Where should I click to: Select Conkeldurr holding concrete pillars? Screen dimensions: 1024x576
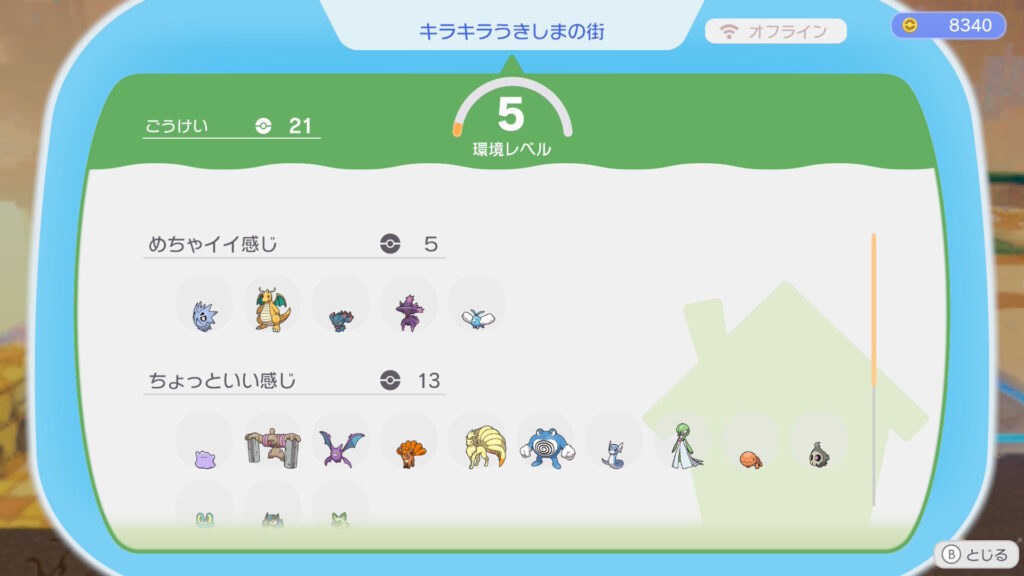pyautogui.click(x=272, y=446)
